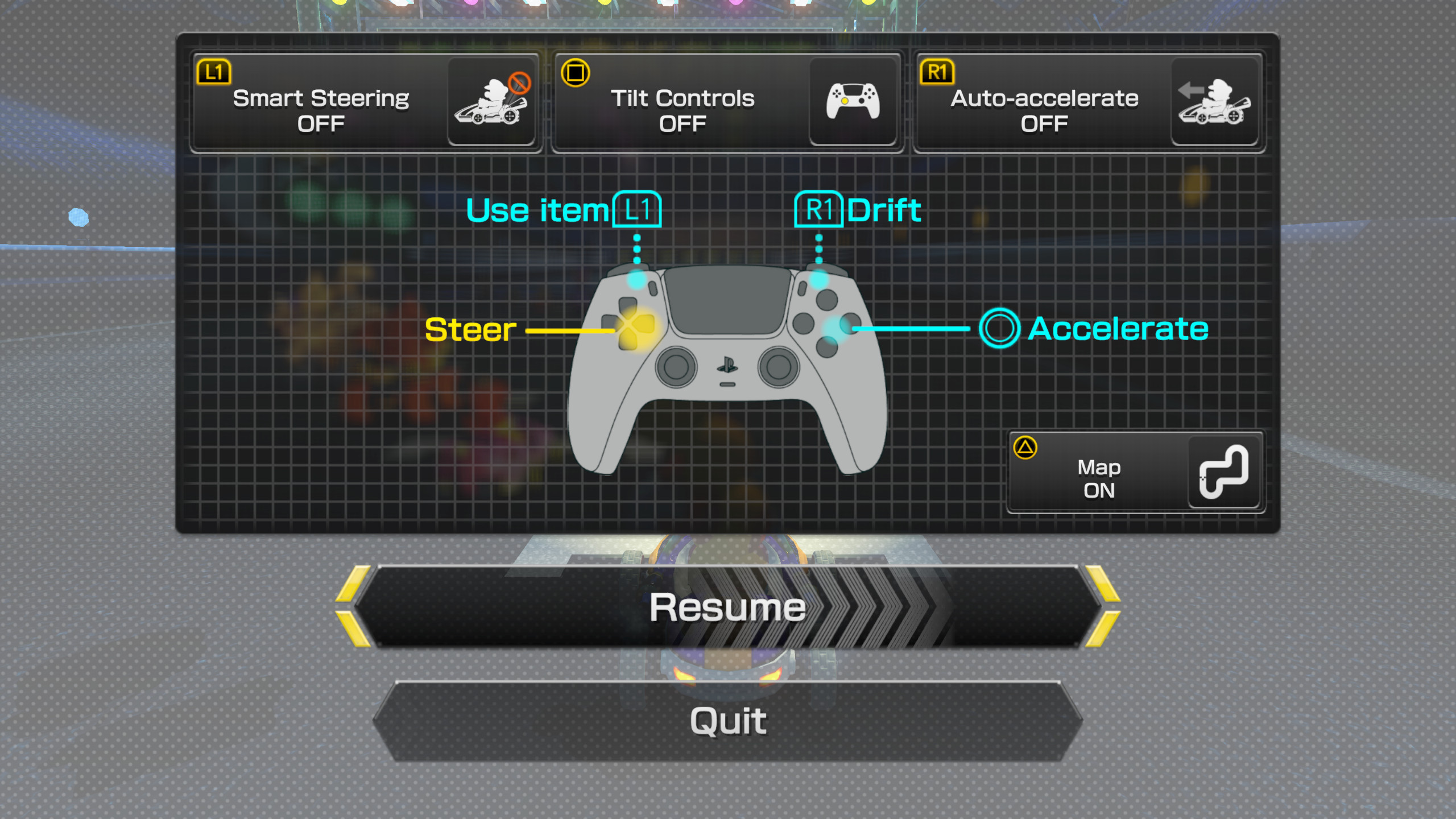The image size is (1456, 819).
Task: Click the Auto-accelerate kart icon
Action: (1215, 102)
